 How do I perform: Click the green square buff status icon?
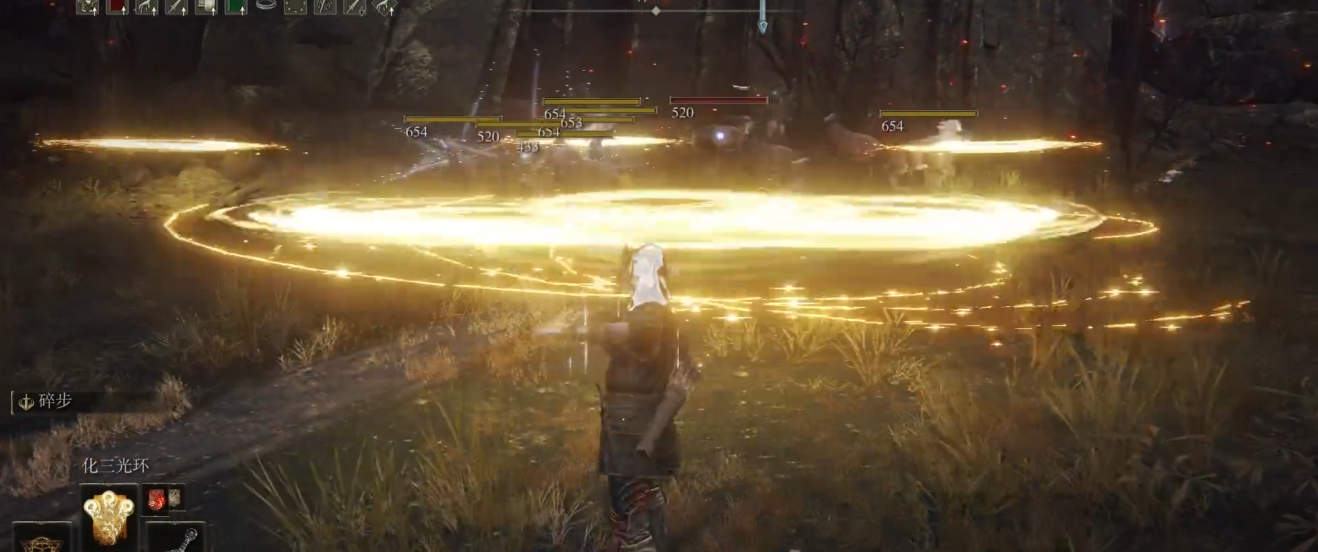tap(235, 6)
